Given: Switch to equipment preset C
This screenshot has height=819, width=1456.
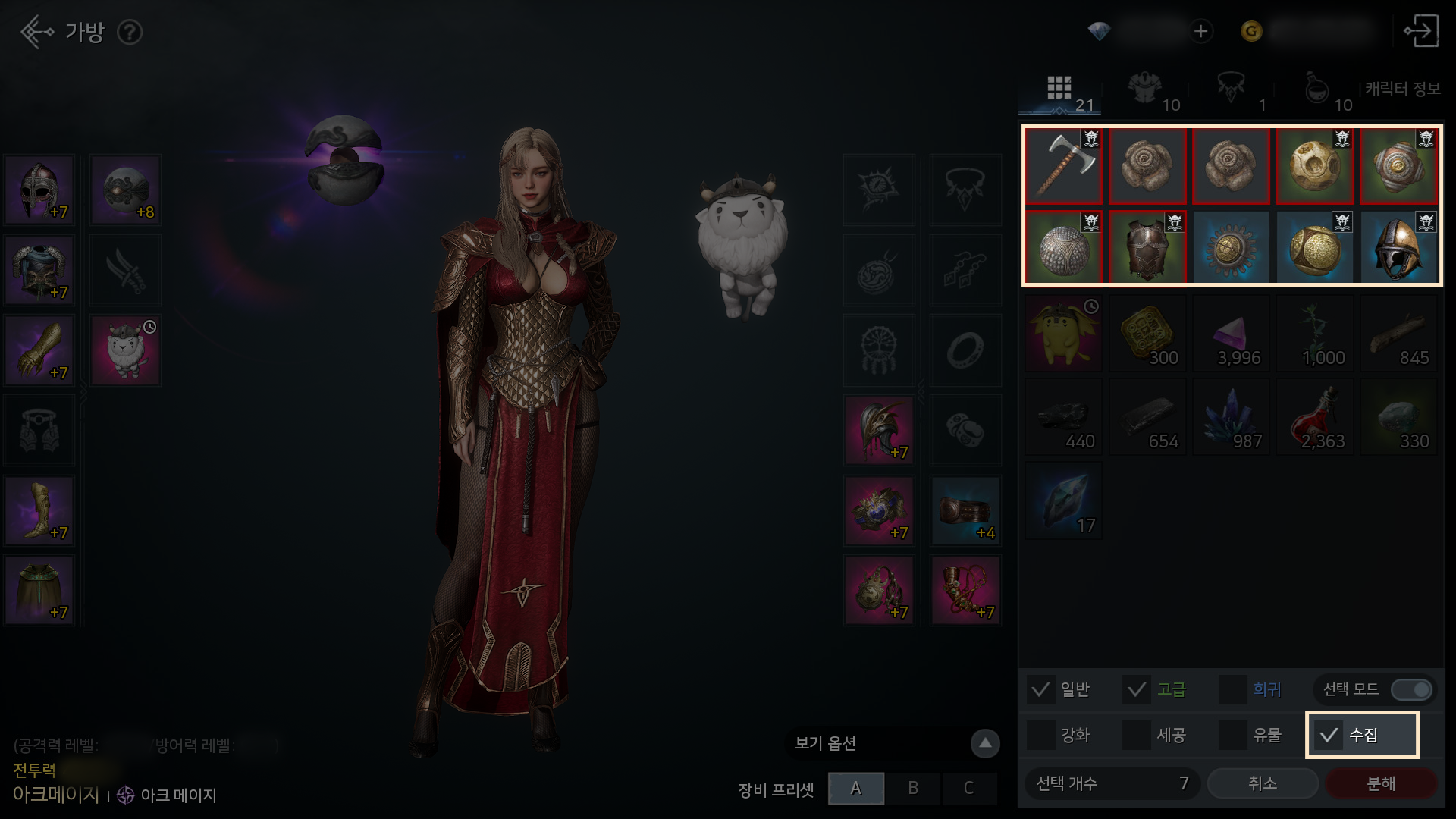Looking at the screenshot, I should pos(968,789).
